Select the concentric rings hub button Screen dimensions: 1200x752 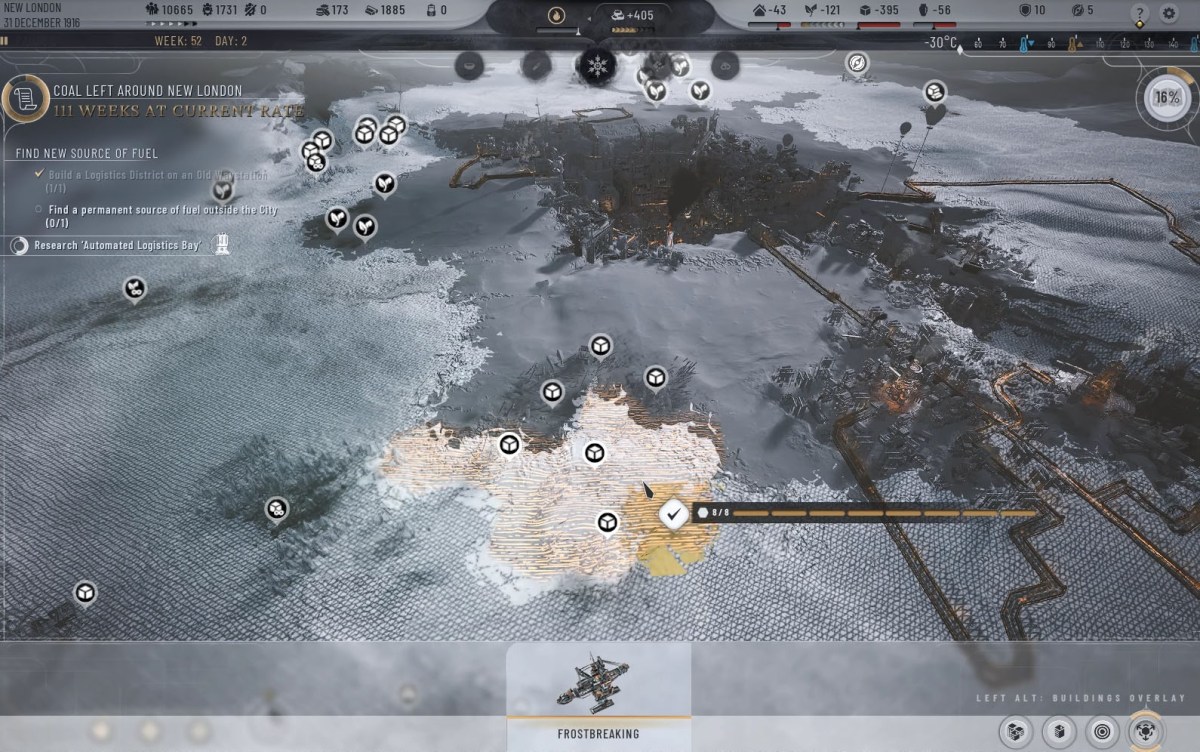pos(1102,731)
